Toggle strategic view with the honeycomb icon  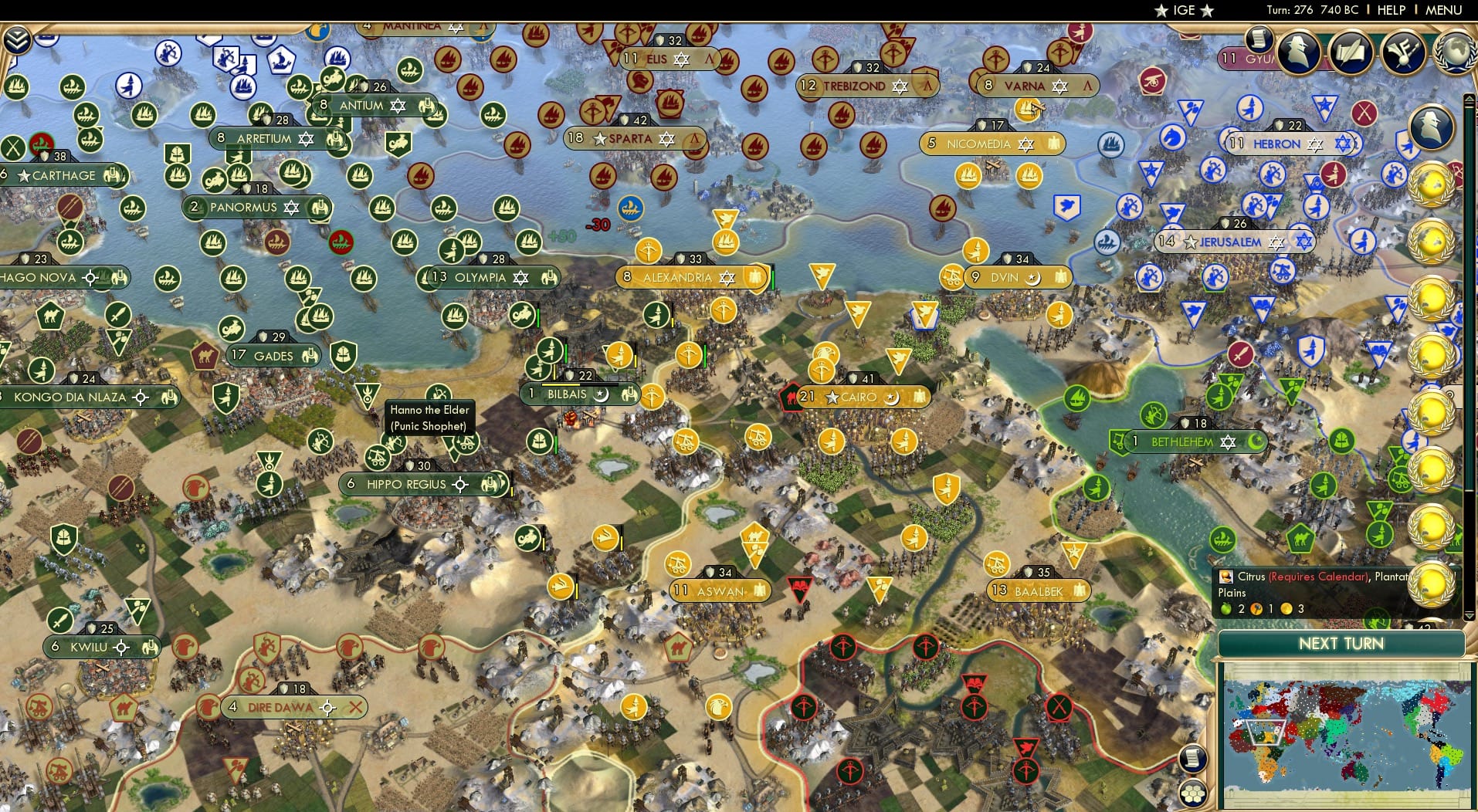1194,790
